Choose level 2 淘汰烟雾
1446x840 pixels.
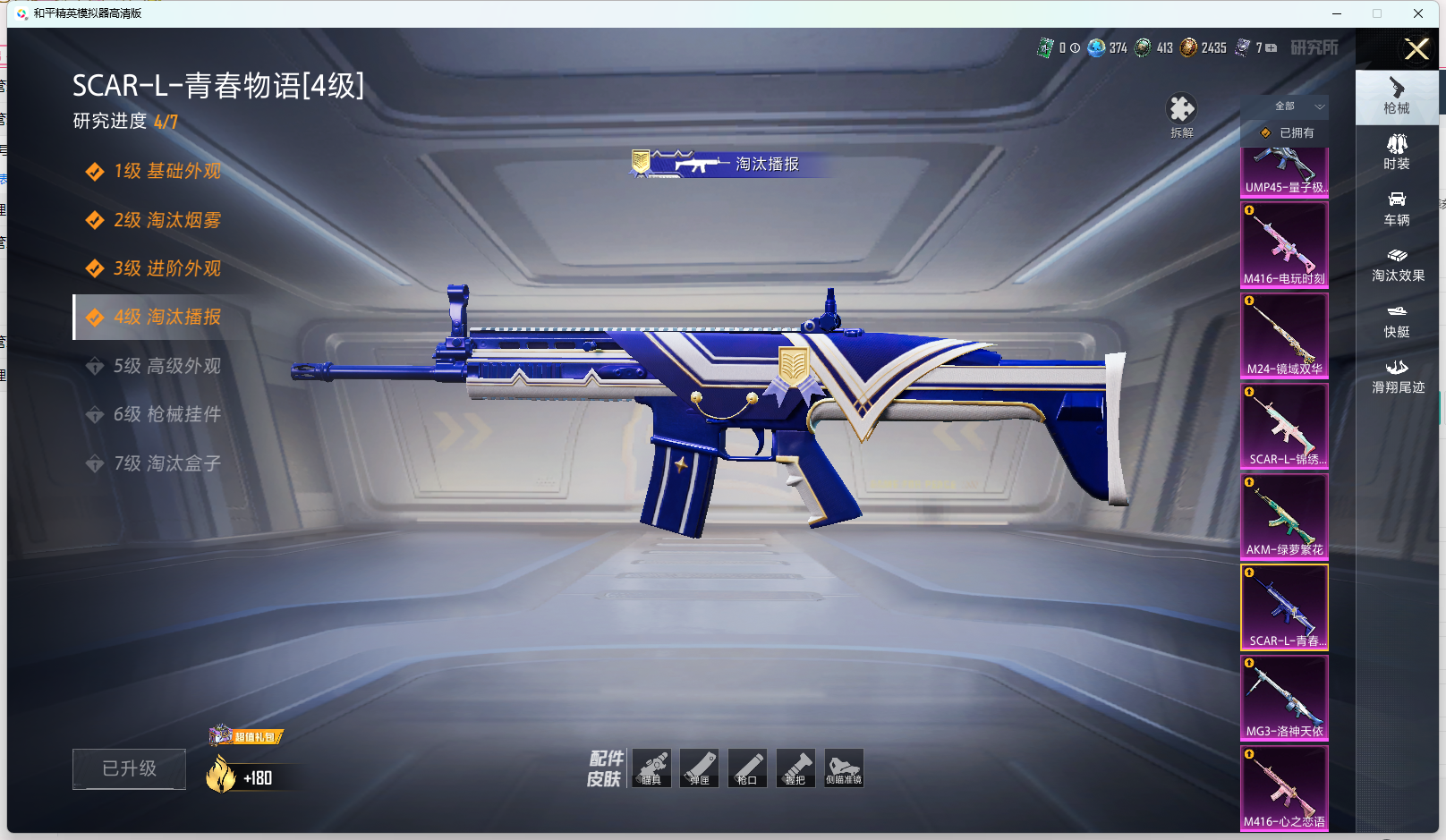(x=166, y=220)
